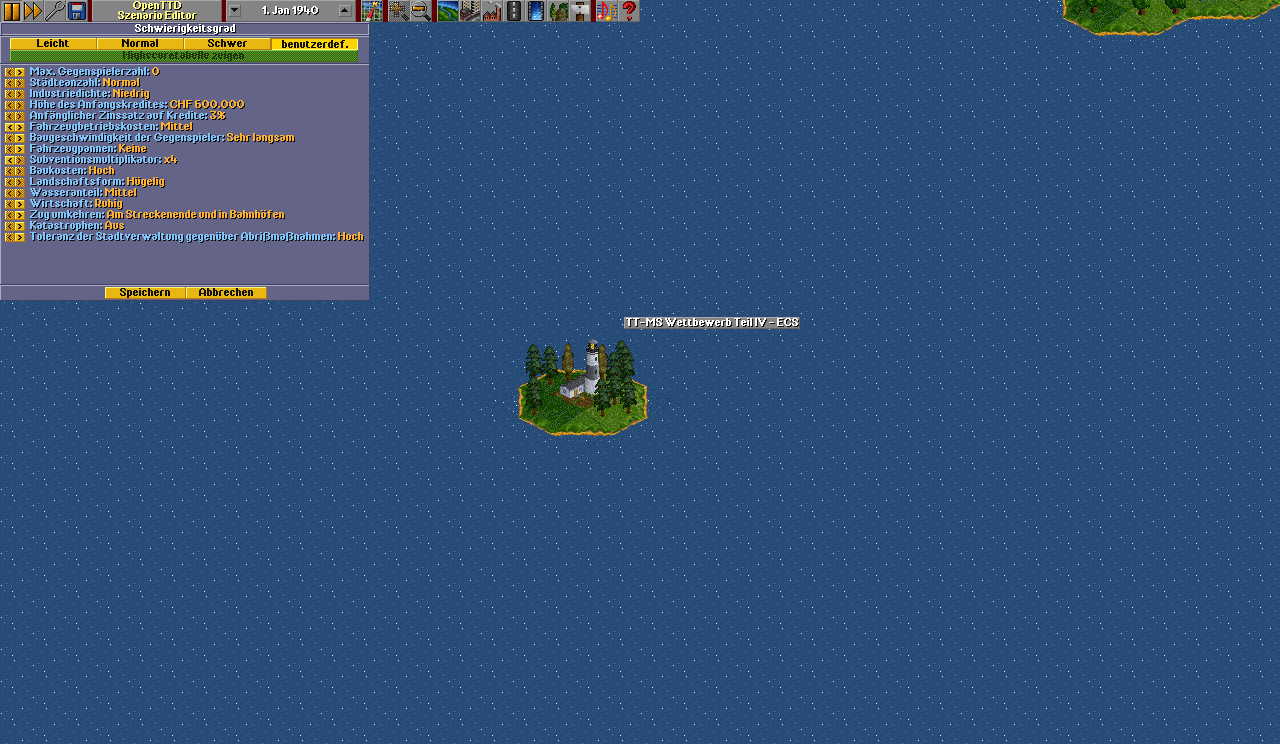Viewport: 1280px width, 744px height.
Task: Switch difficulty to Schwer
Action: point(227,44)
